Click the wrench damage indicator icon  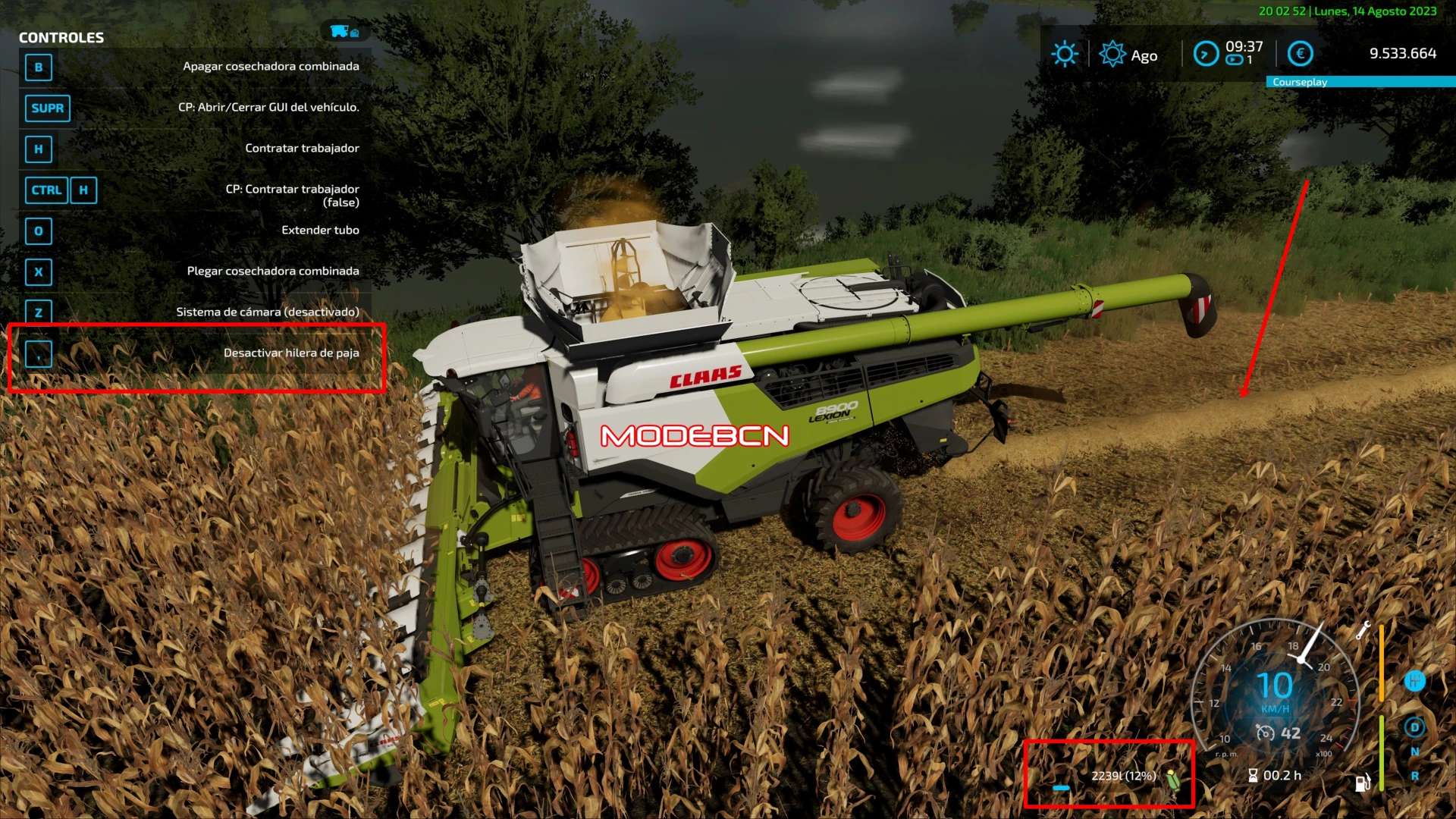coord(1363,630)
